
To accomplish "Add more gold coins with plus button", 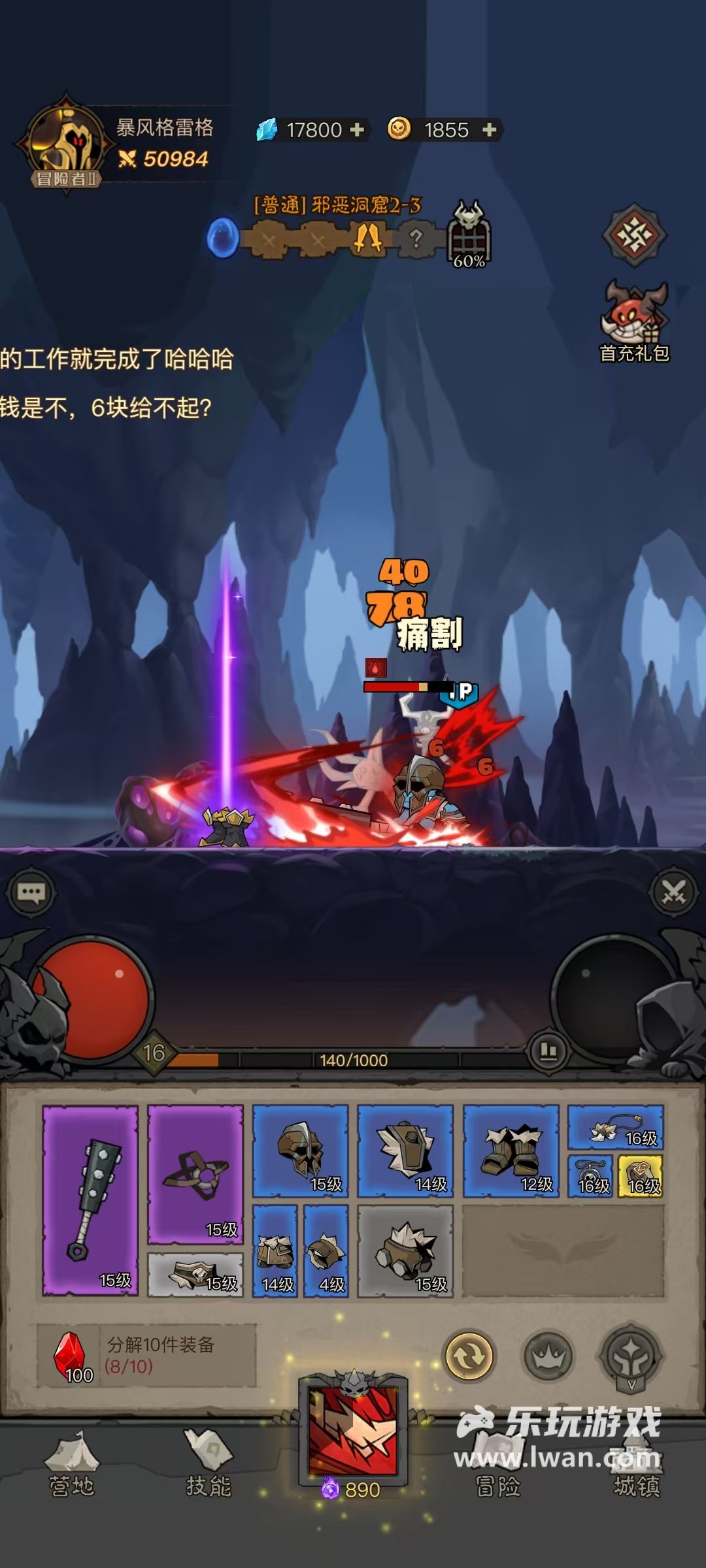I will click(x=489, y=129).
